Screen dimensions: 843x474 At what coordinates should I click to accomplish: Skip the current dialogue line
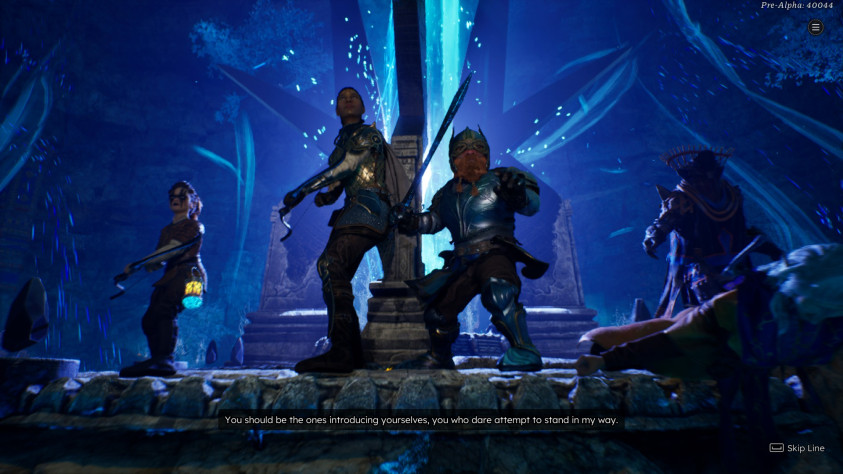797,448
